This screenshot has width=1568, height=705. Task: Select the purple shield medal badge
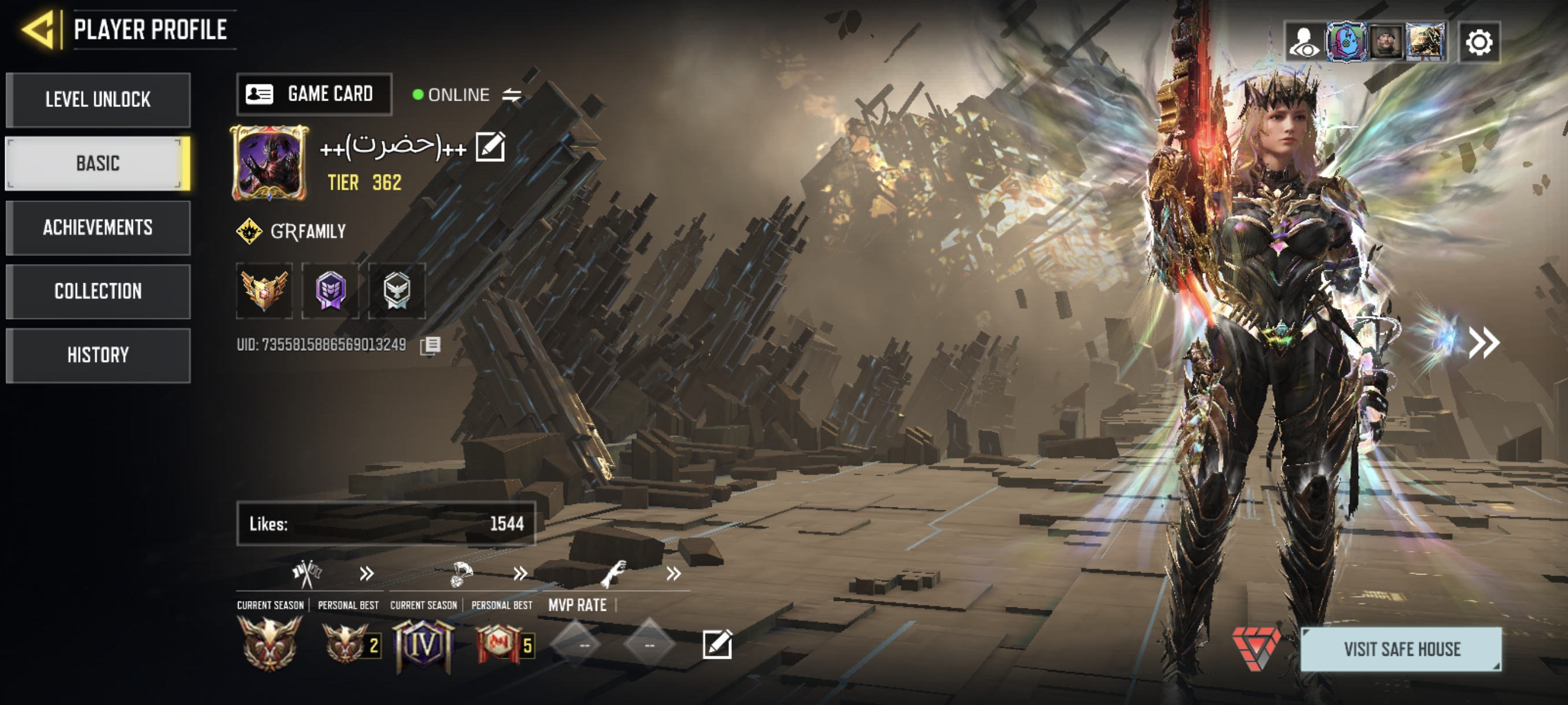[331, 291]
